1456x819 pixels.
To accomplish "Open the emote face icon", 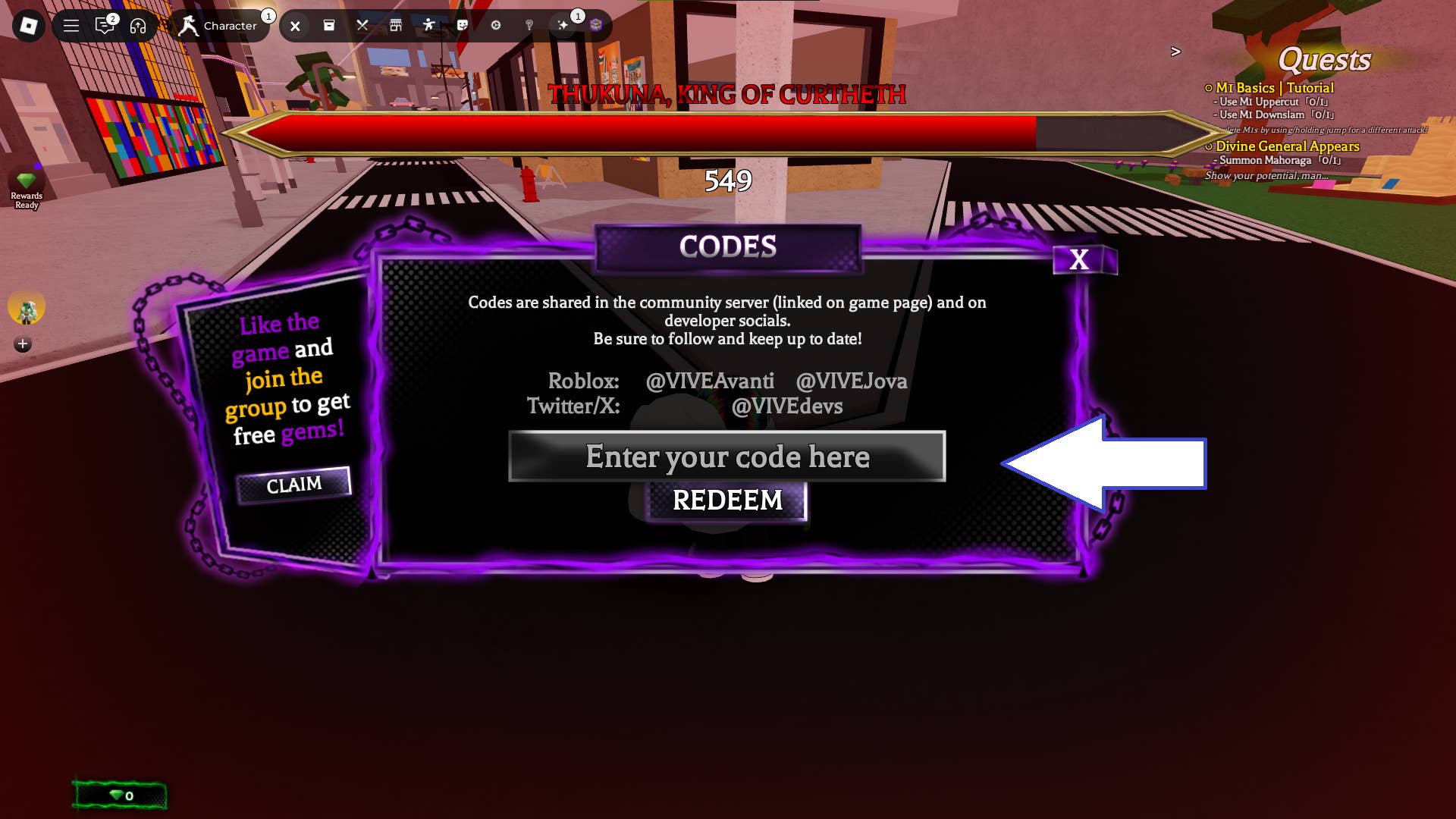I will tap(463, 25).
